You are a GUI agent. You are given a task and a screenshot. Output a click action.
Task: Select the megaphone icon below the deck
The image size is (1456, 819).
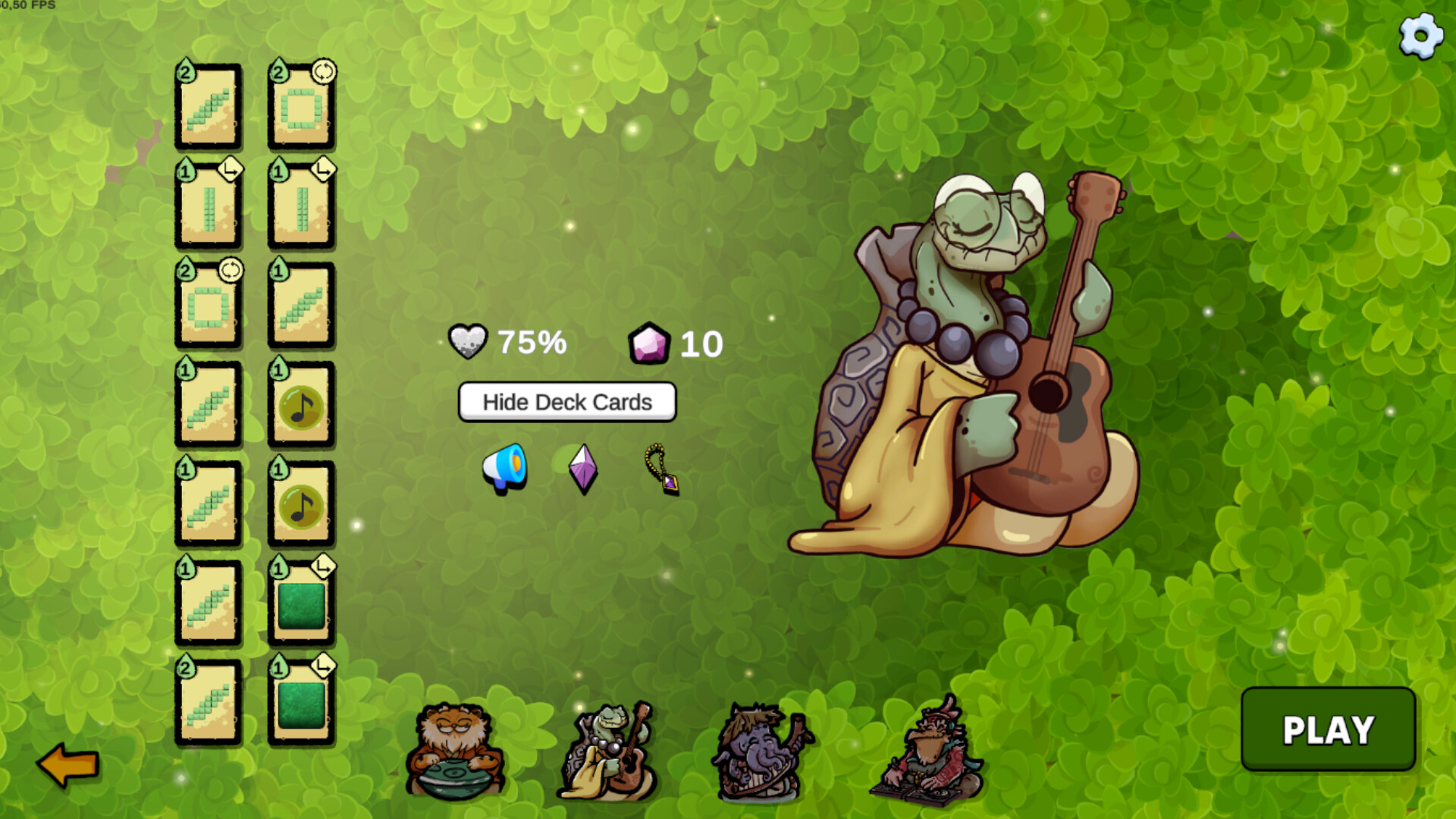pyautogui.click(x=504, y=466)
